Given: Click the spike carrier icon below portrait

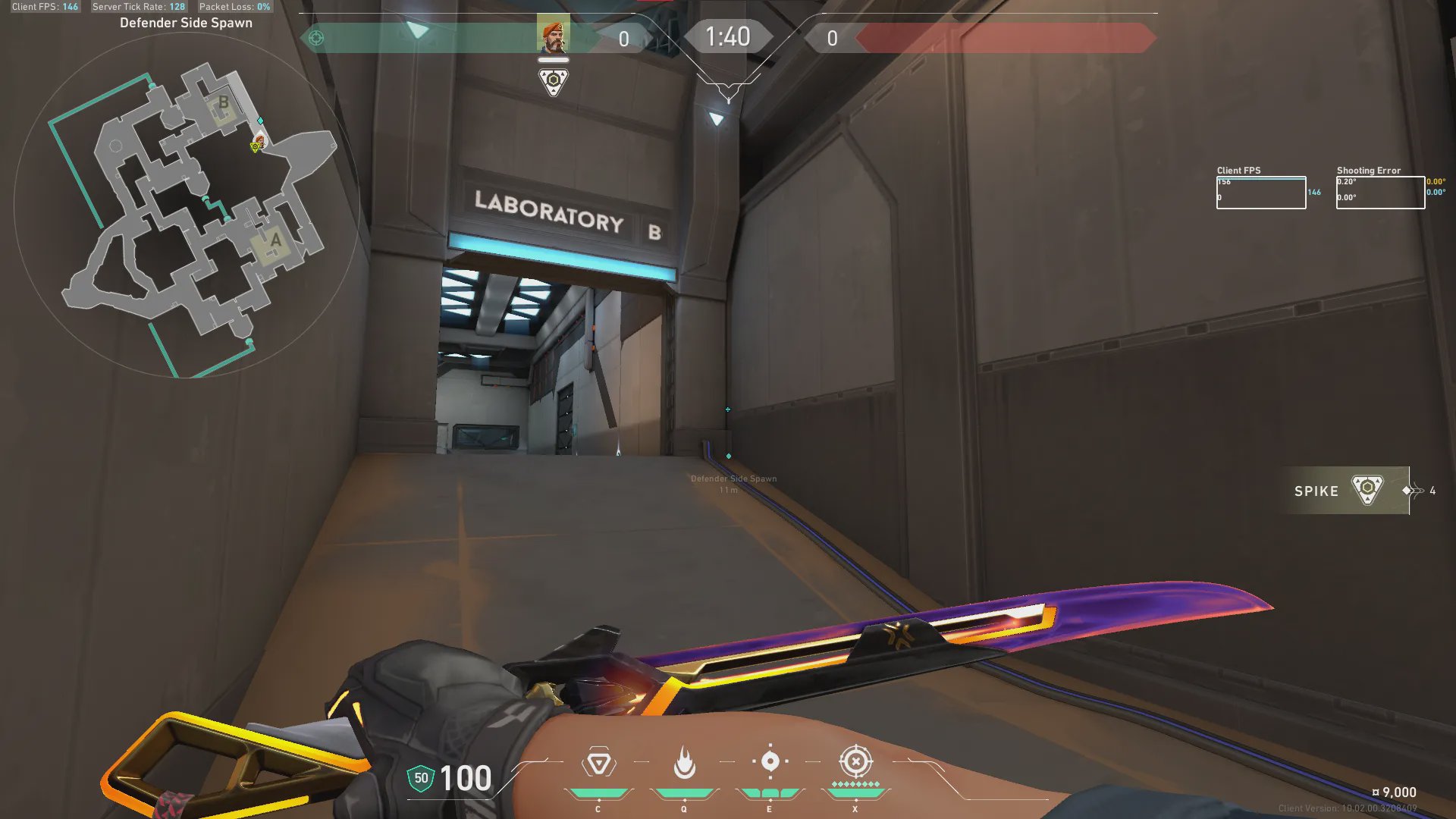Looking at the screenshot, I should pyautogui.click(x=554, y=81).
